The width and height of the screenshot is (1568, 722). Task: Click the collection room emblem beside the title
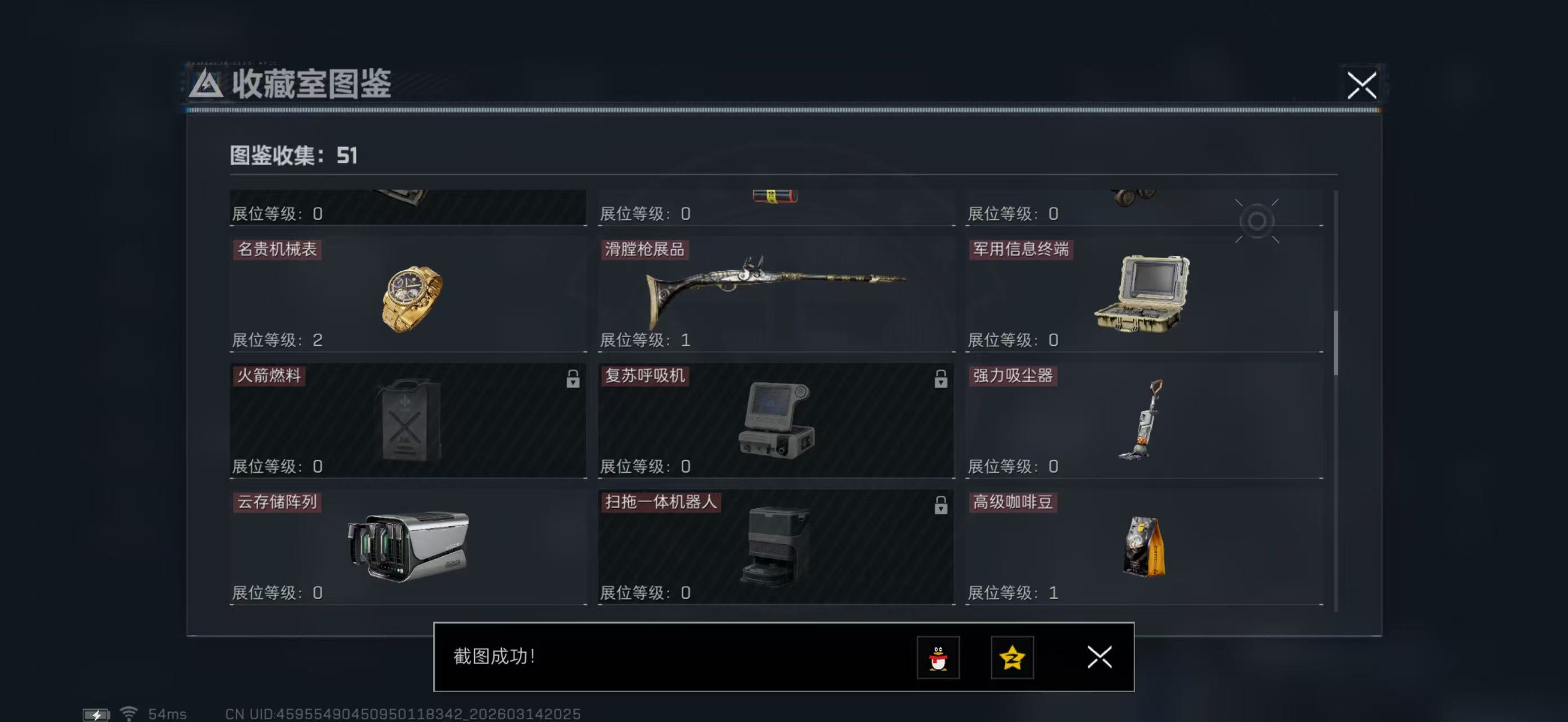pyautogui.click(x=206, y=85)
